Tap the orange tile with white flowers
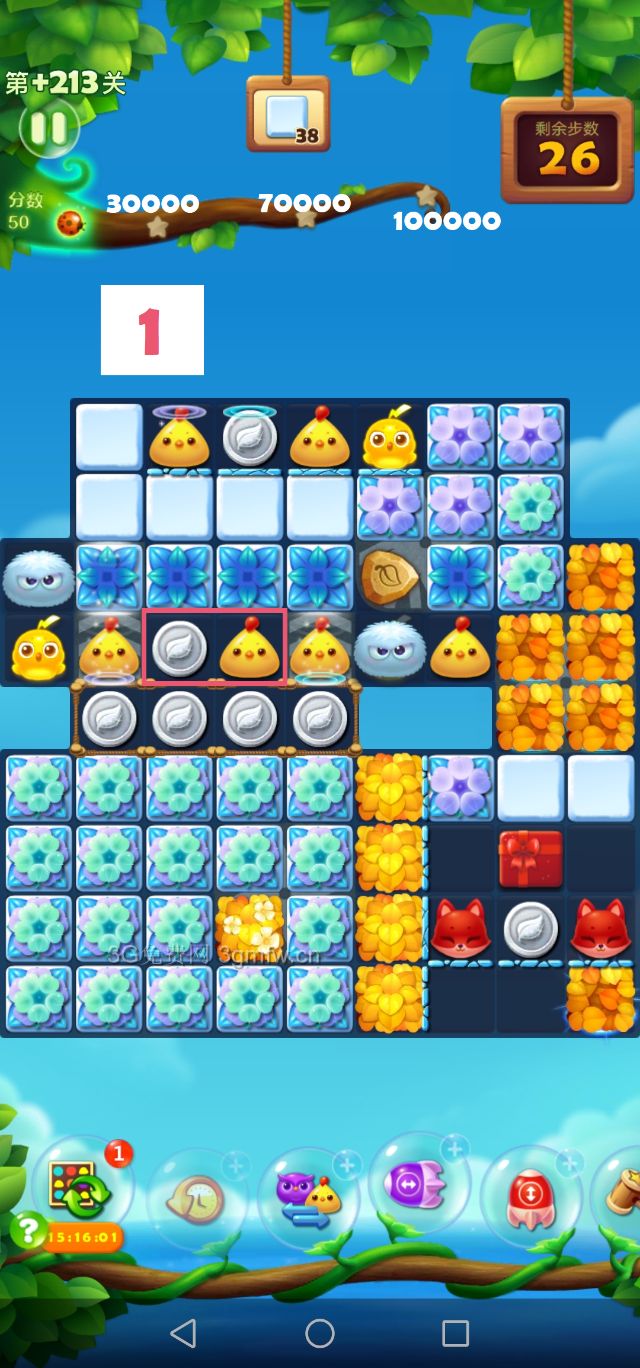Viewport: 640px width, 1368px height. point(250,929)
